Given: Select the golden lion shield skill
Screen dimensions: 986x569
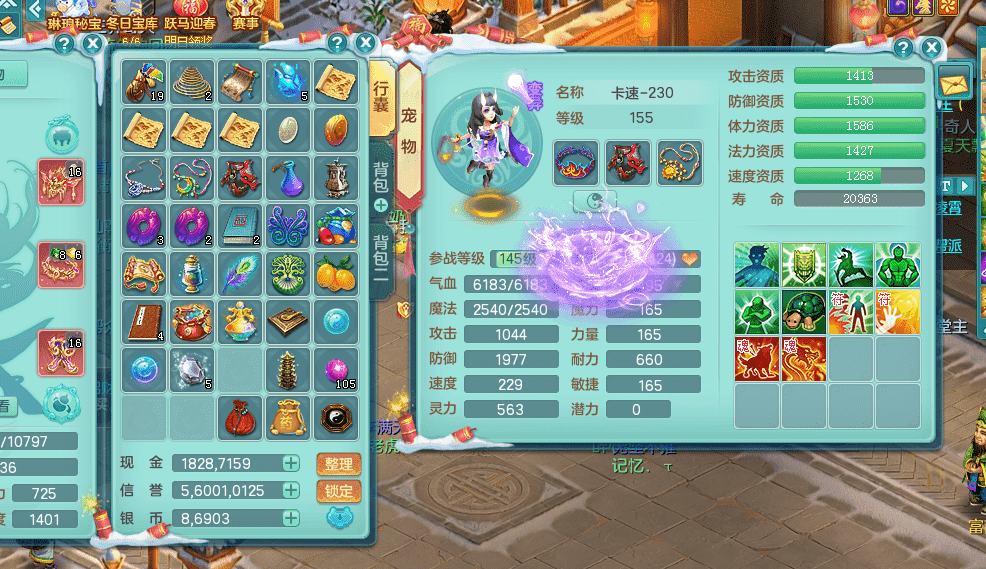Looking at the screenshot, I should (804, 265).
